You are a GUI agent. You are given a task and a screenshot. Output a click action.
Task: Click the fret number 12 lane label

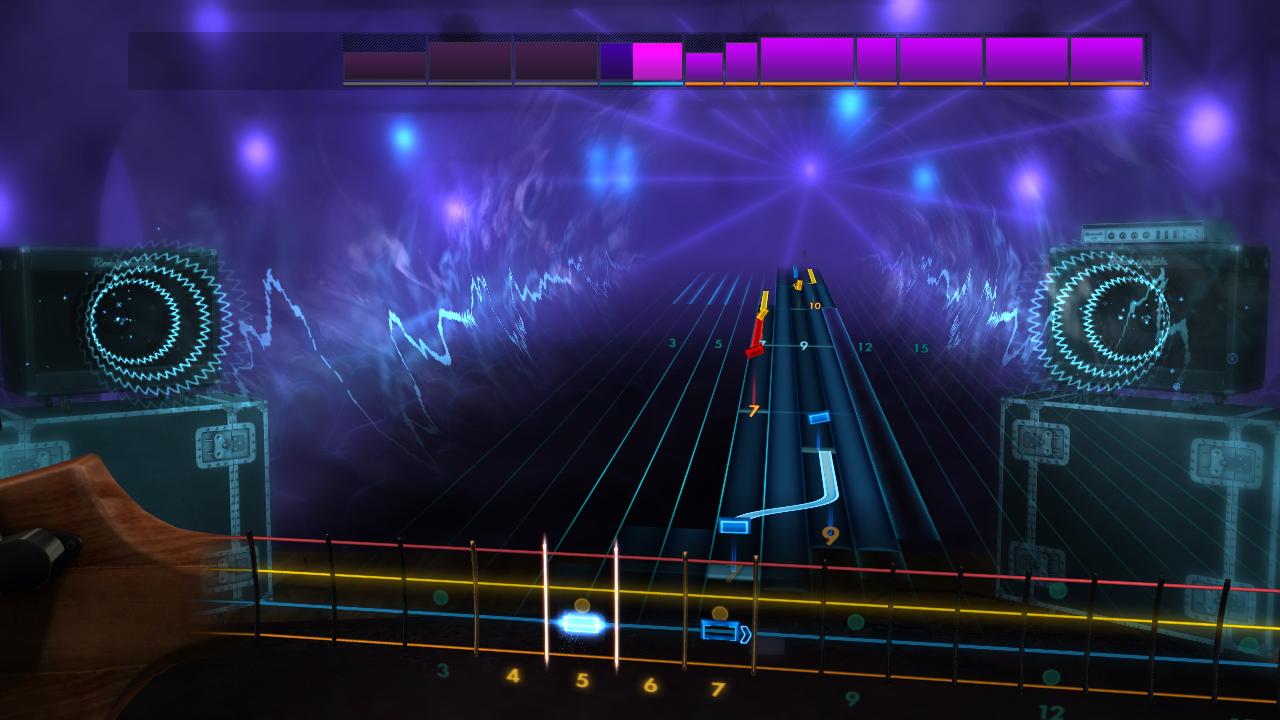click(x=863, y=347)
